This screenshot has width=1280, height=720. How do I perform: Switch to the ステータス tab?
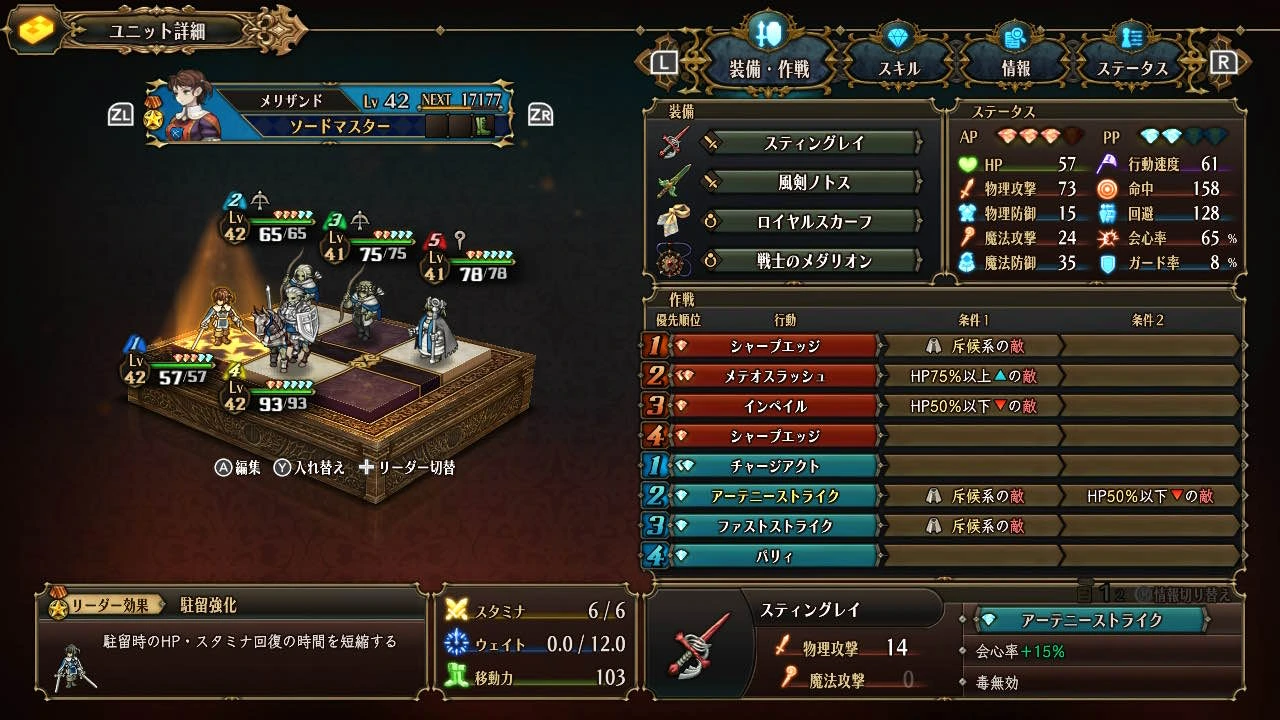pos(1132,68)
